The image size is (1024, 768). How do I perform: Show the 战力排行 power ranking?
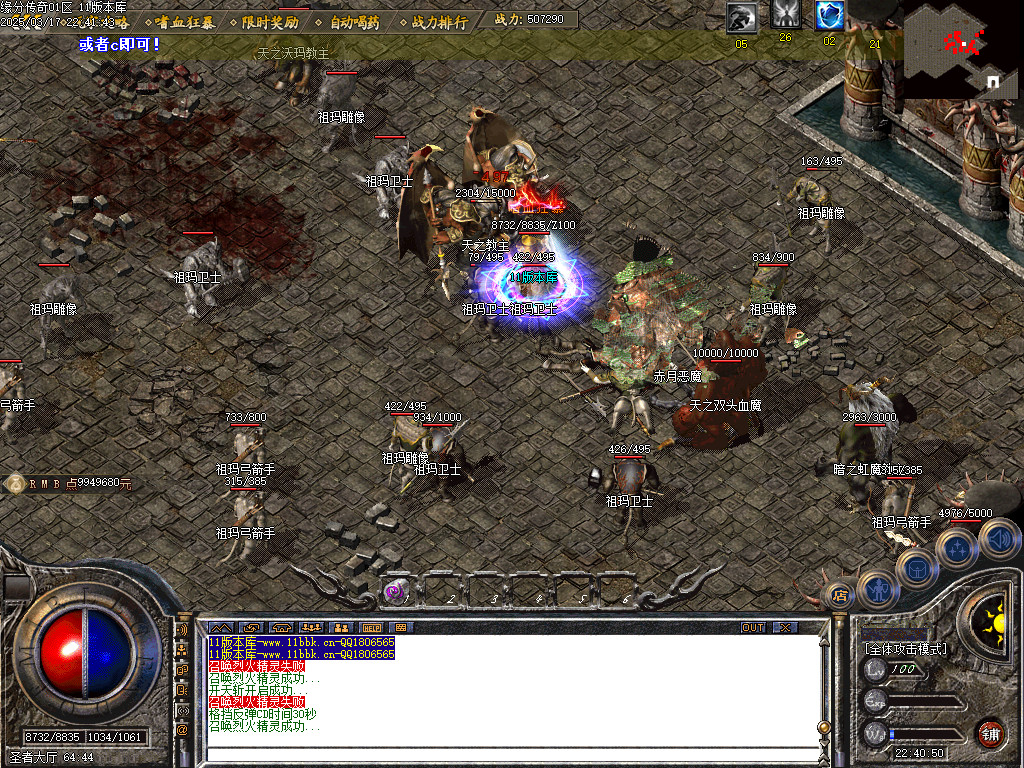pyautogui.click(x=439, y=21)
